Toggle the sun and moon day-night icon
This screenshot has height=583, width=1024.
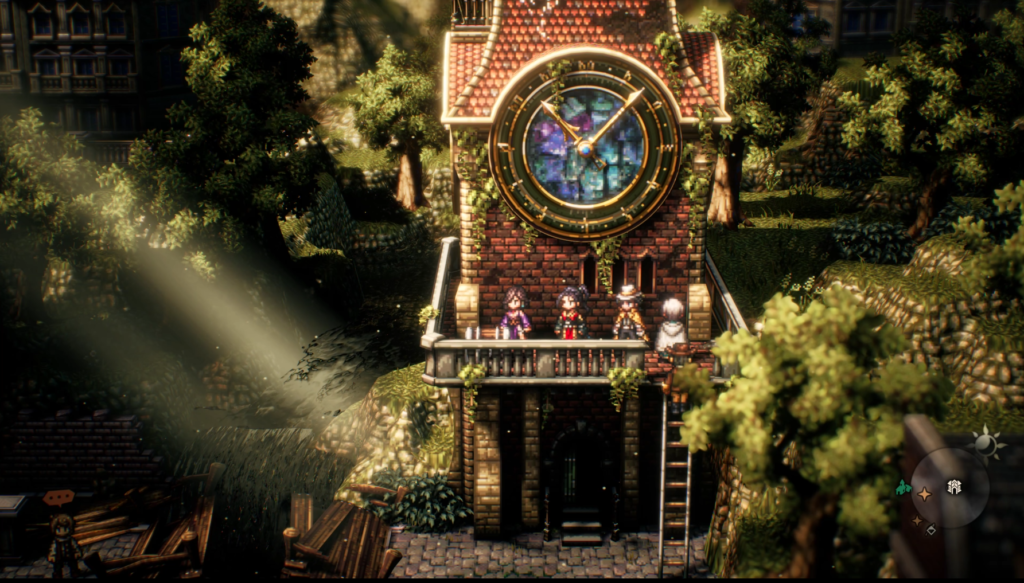pyautogui.click(x=985, y=445)
